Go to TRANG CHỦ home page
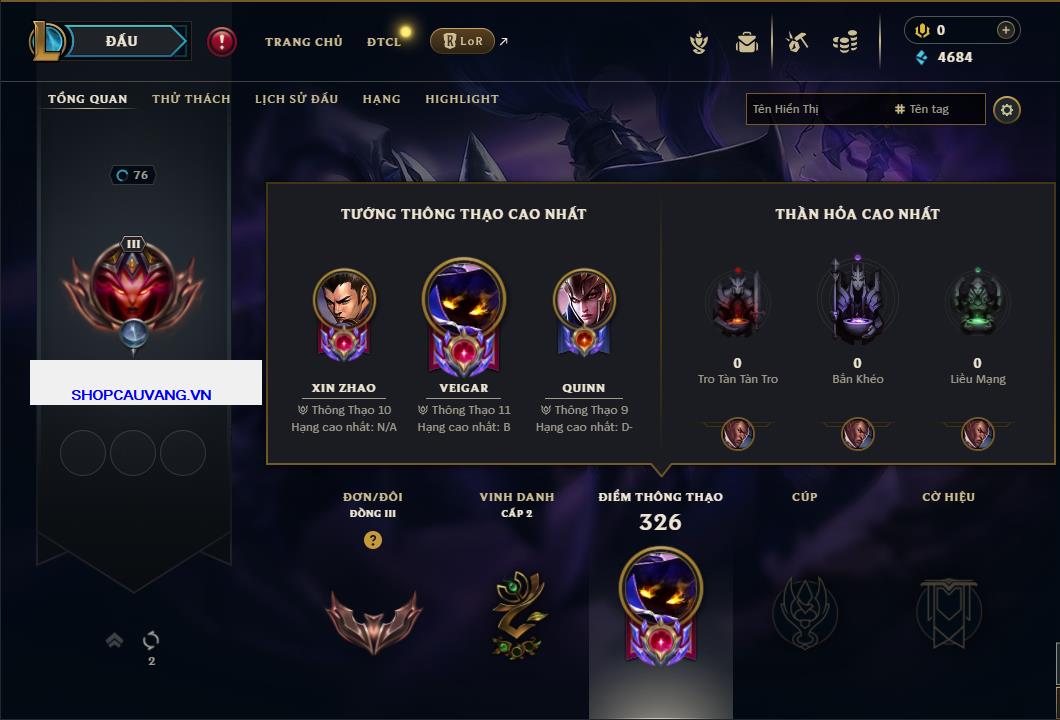The height and width of the screenshot is (720, 1060). (303, 42)
